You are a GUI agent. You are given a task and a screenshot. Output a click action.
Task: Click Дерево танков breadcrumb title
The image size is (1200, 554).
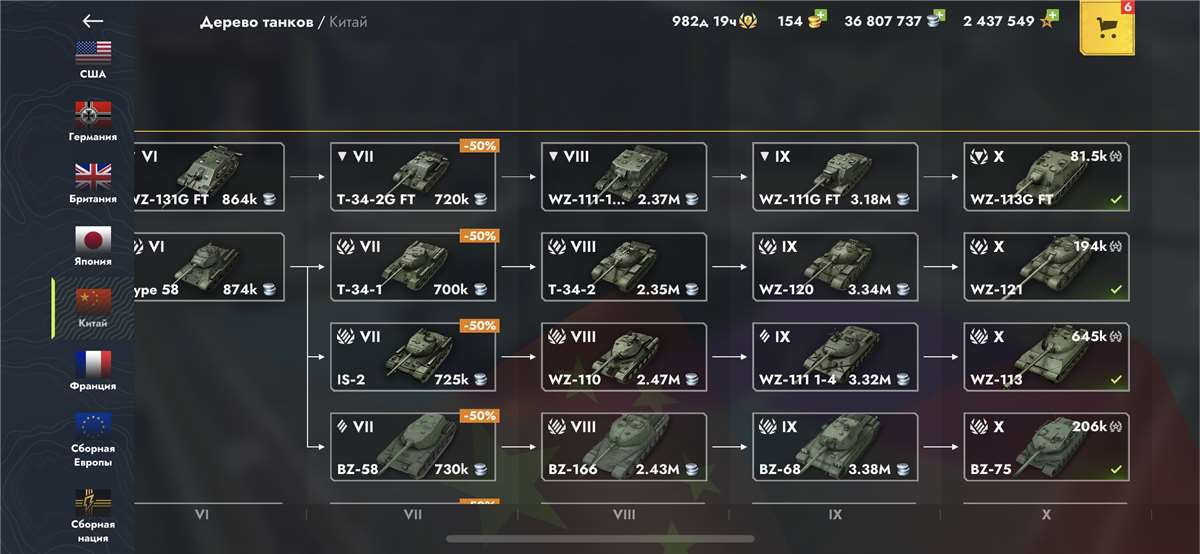coord(256,21)
